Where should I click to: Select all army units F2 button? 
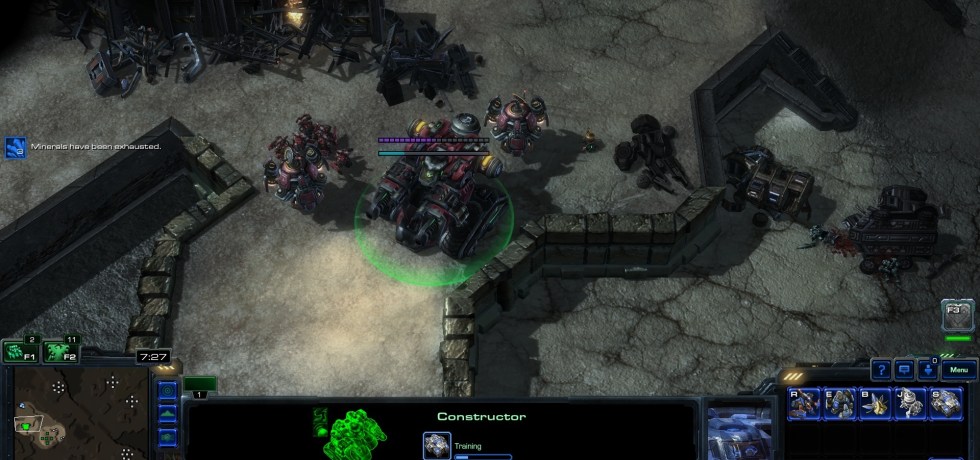click(58, 351)
